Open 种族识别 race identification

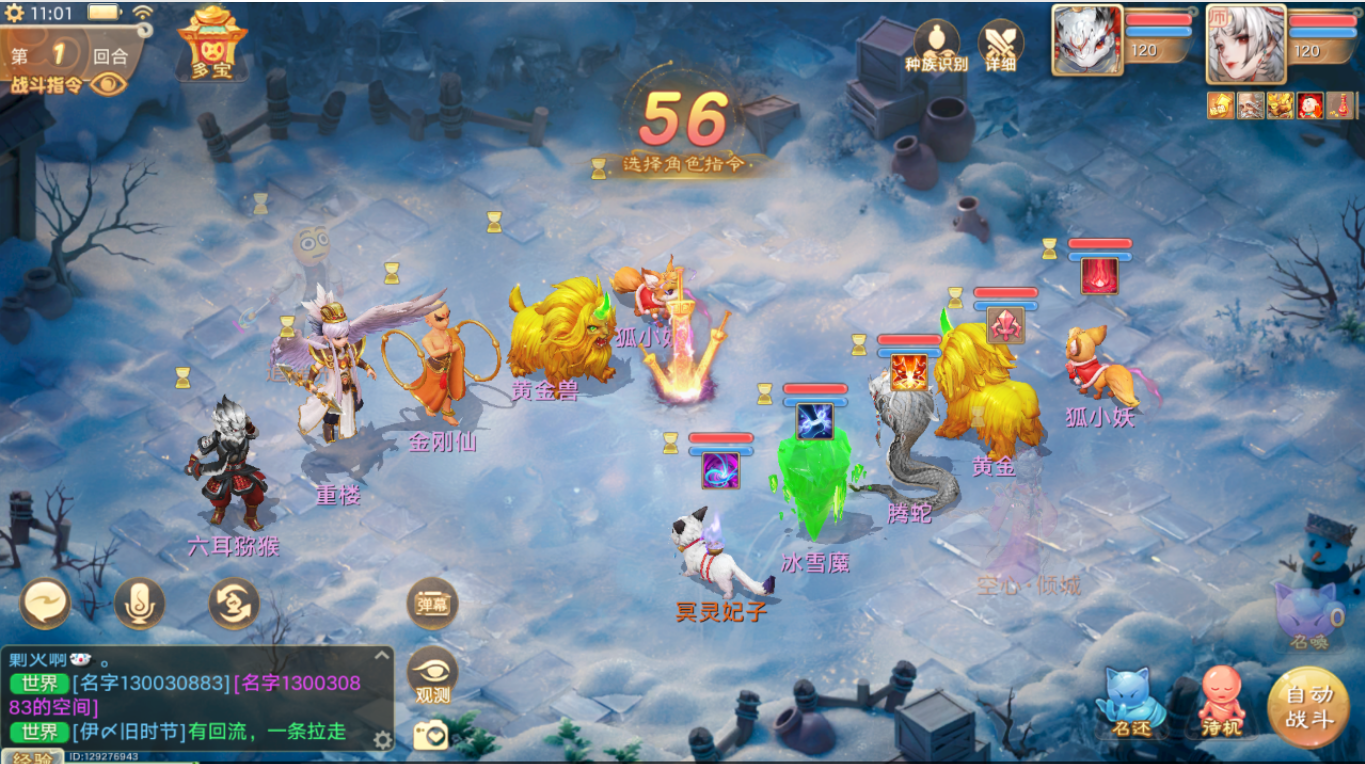pos(936,45)
